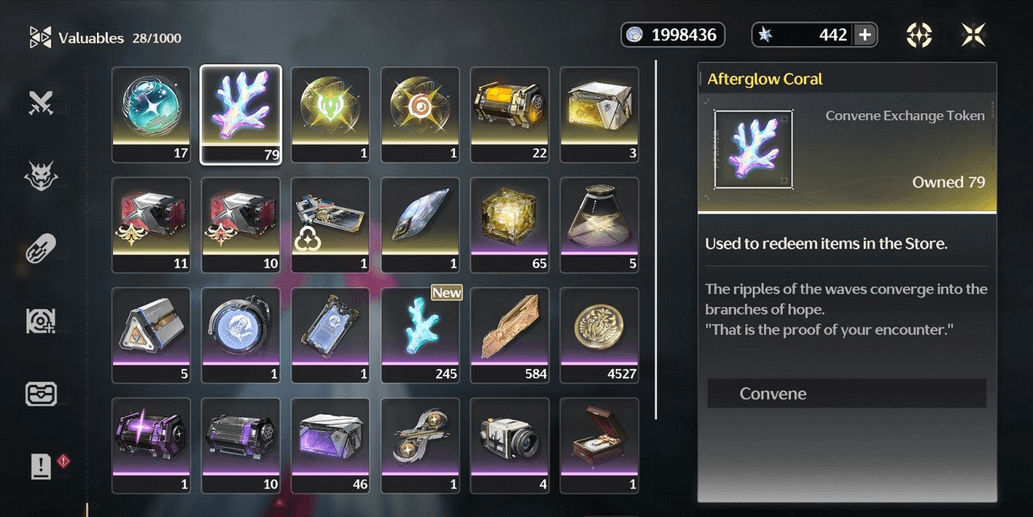Screen dimensions: 1033x517
Task: Switch to the weapons tab with crossed swords
Action: point(41,103)
